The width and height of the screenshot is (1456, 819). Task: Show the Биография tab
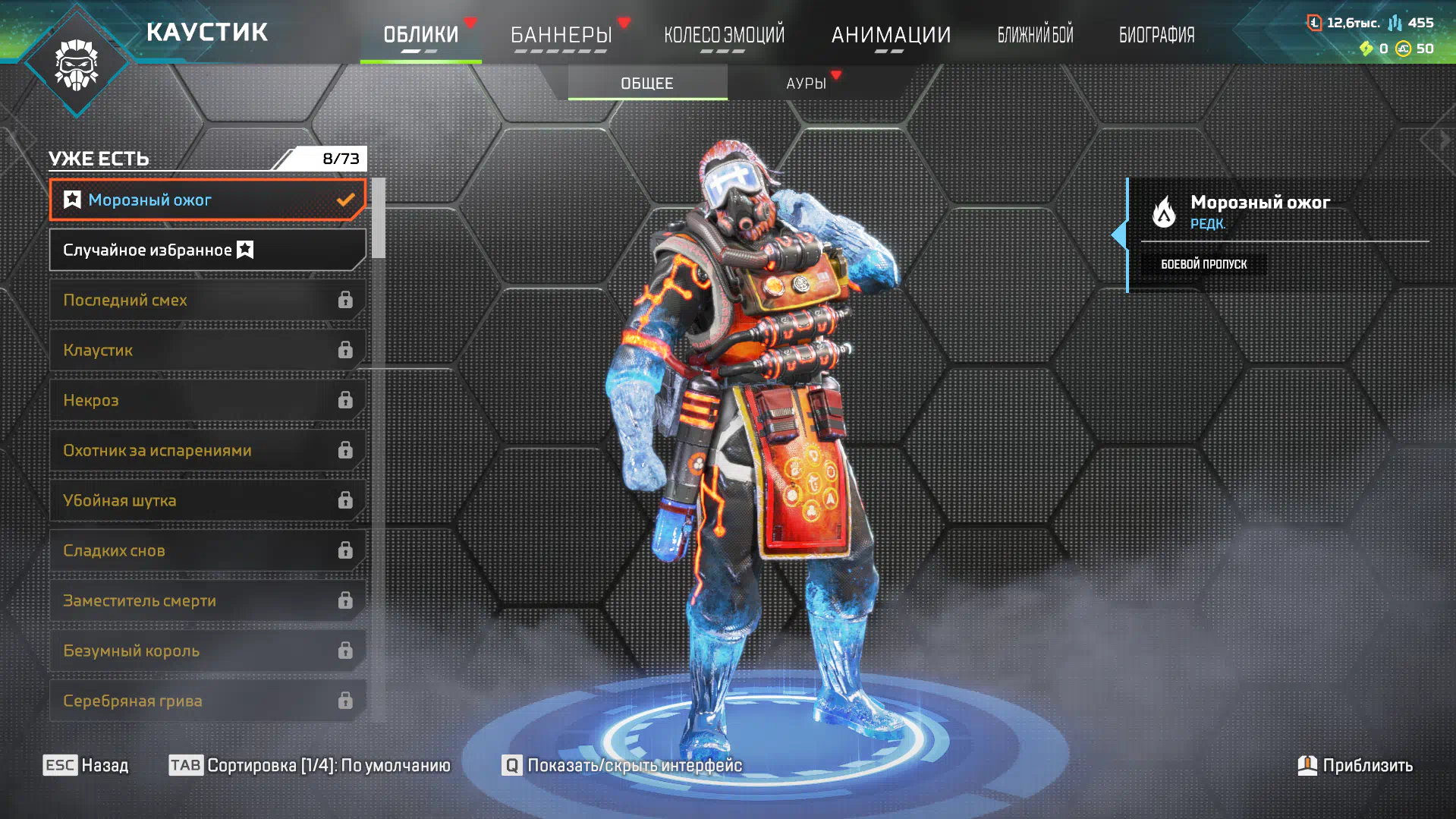(x=1156, y=35)
